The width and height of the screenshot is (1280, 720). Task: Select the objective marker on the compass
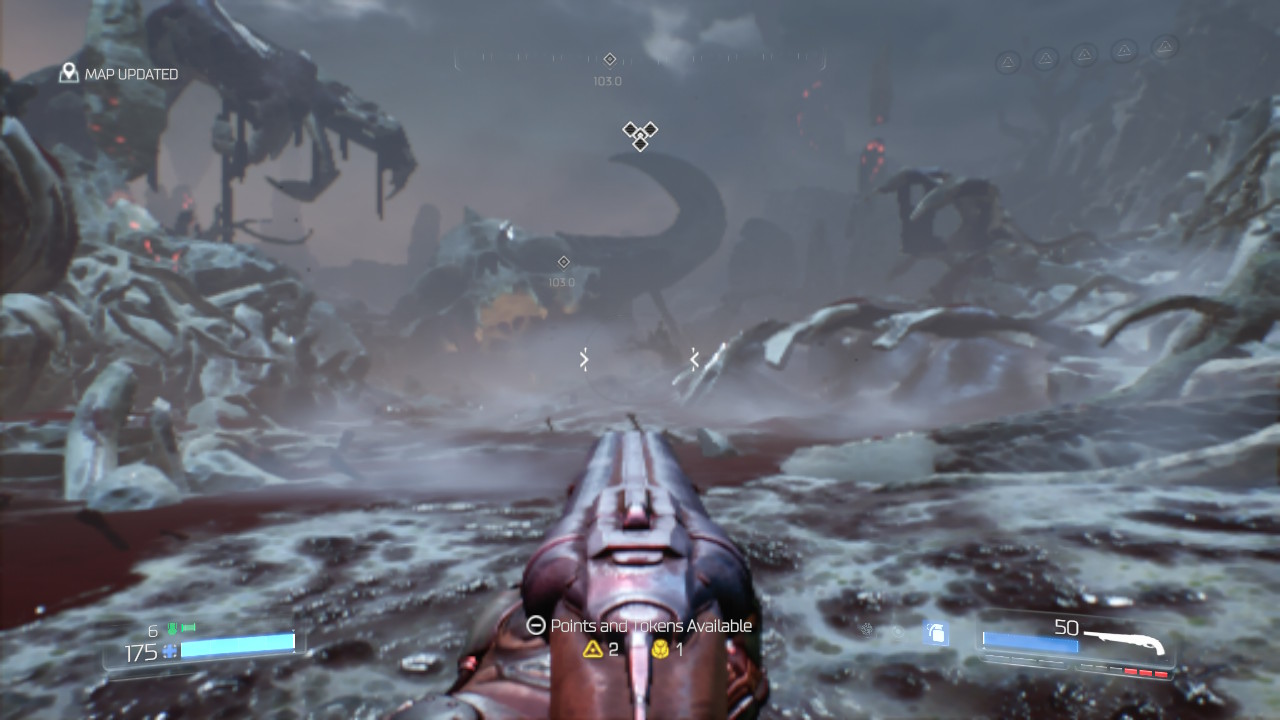point(609,59)
